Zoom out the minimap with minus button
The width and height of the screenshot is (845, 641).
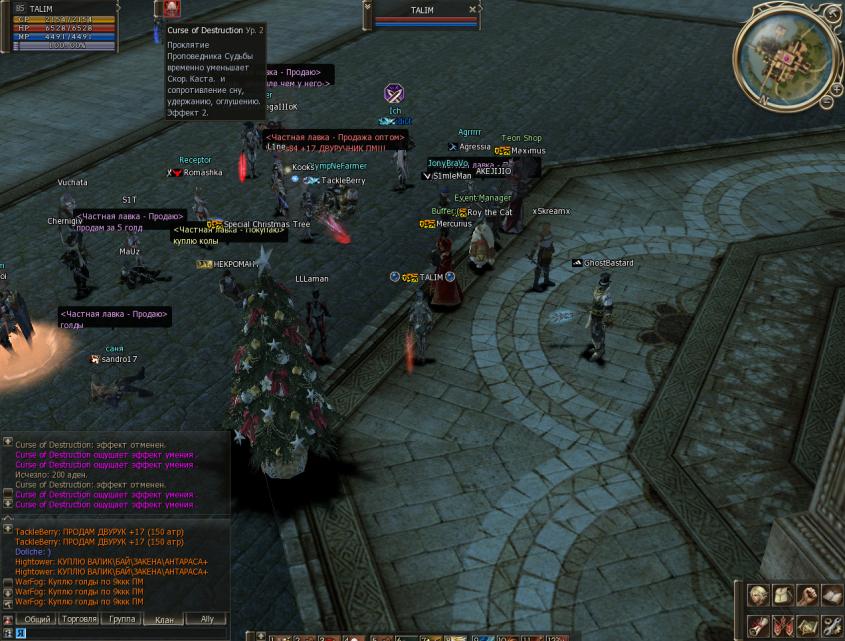826,102
